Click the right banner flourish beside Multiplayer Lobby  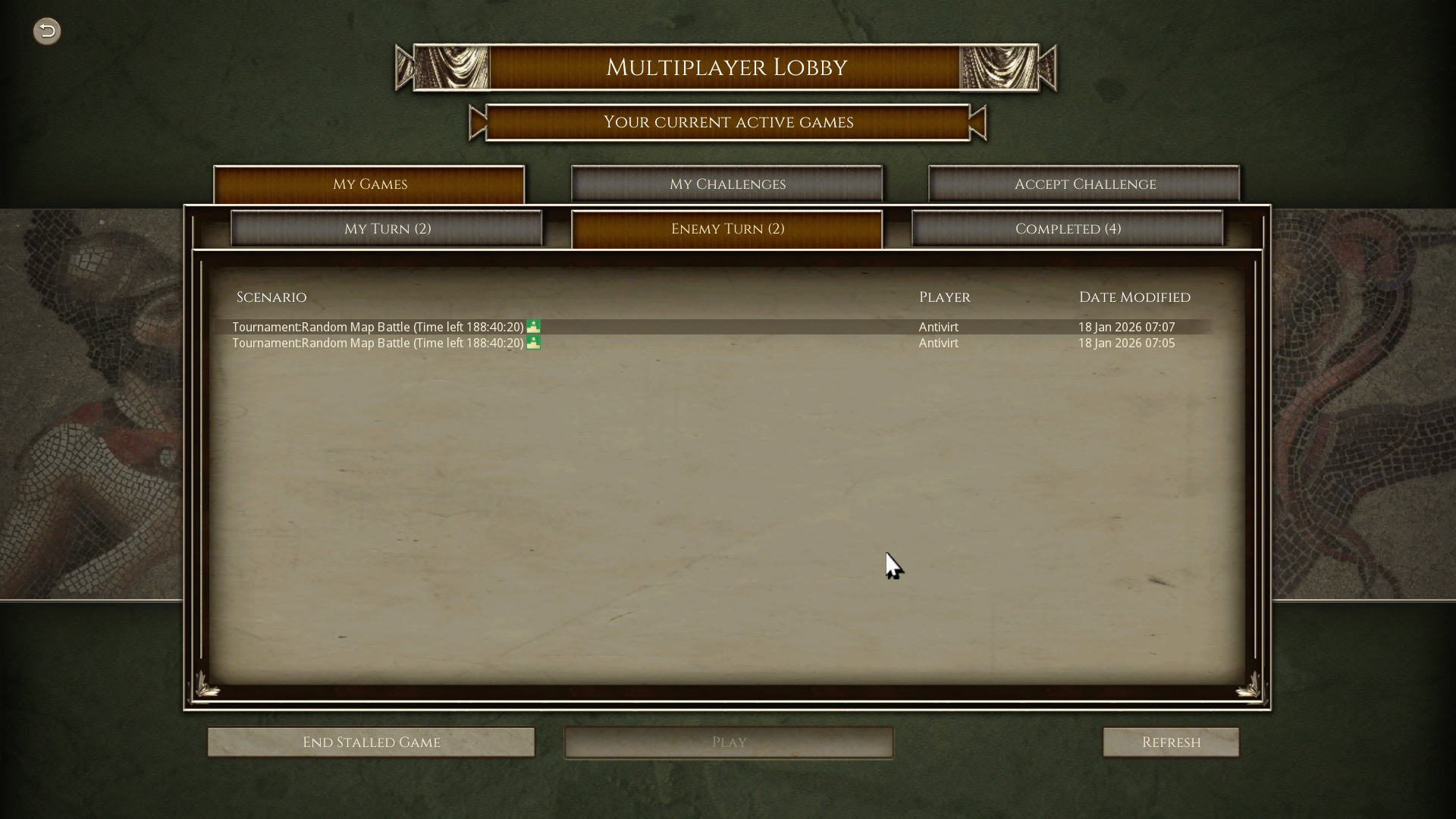999,67
